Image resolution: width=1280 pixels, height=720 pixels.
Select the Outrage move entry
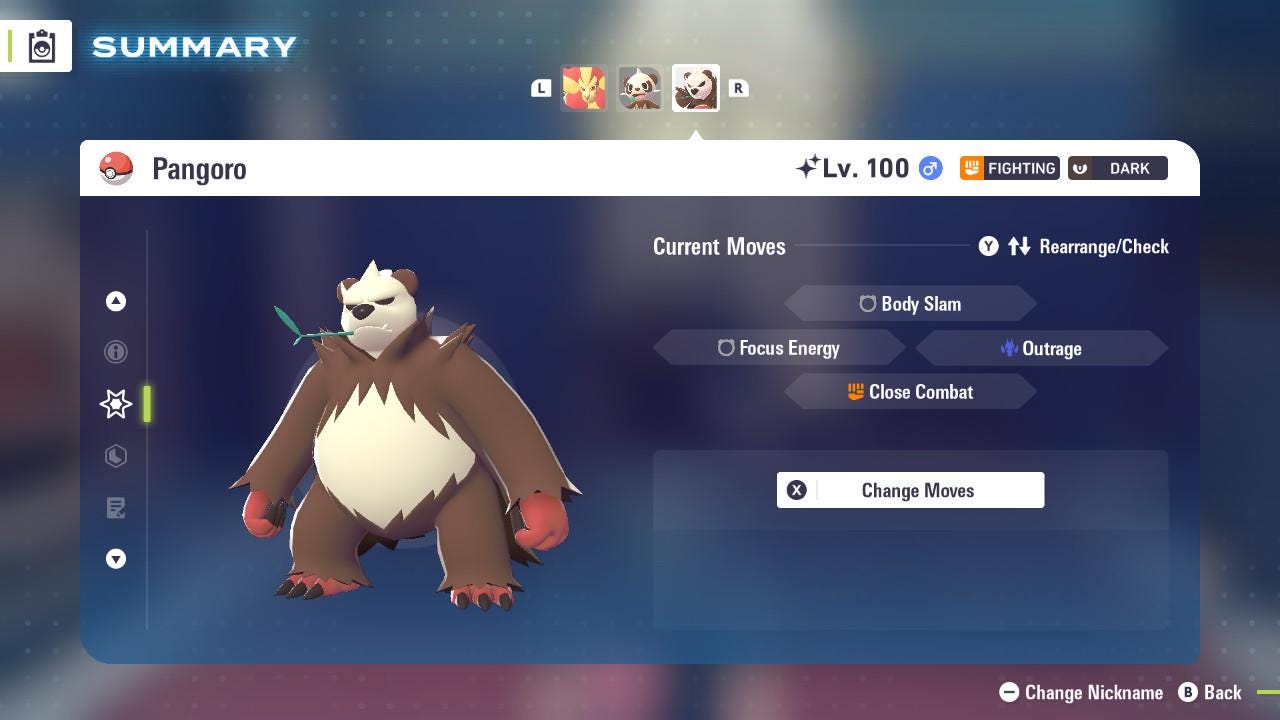pyautogui.click(x=1041, y=348)
